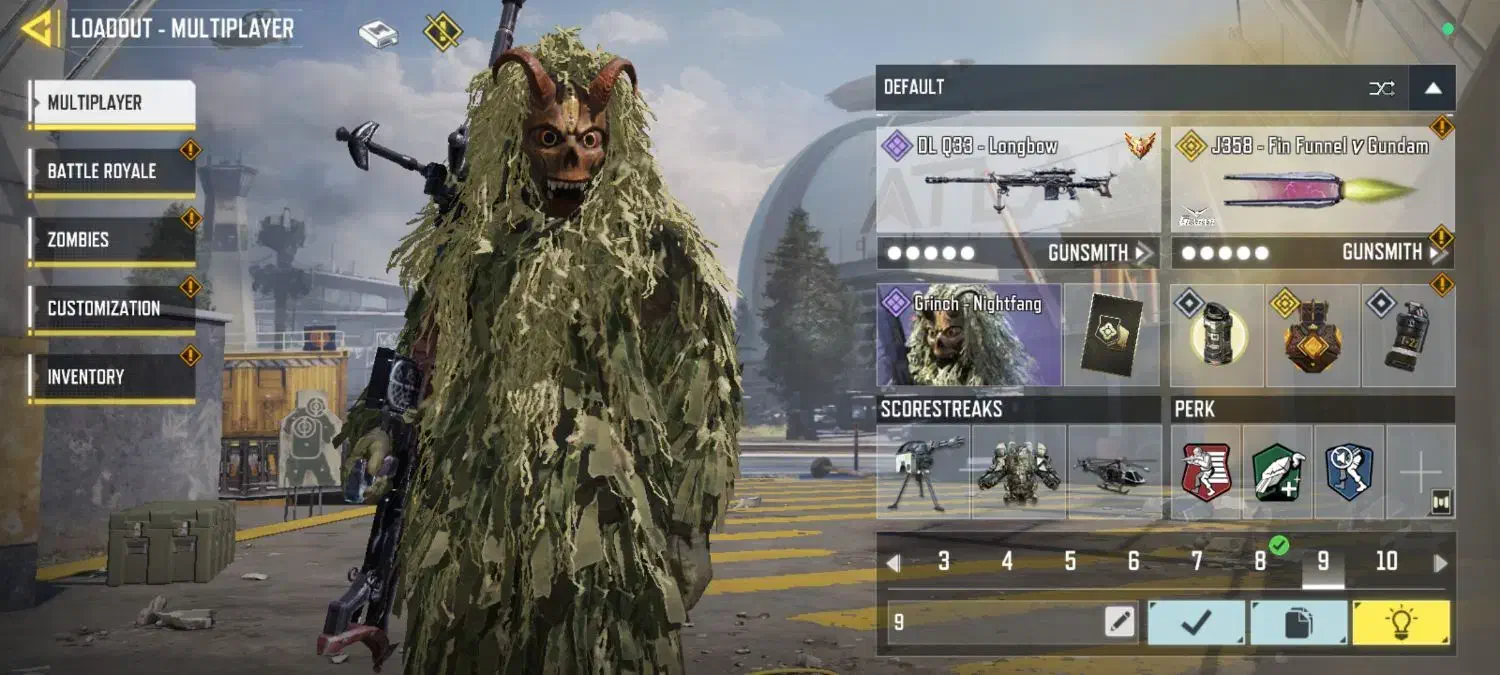Select the red perk slot

point(1206,472)
